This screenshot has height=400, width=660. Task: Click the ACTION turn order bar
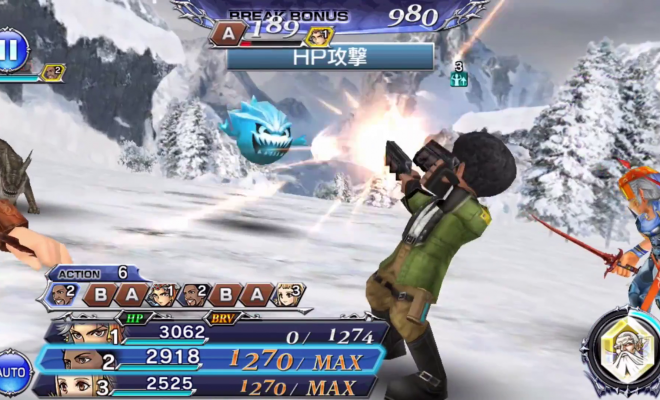click(176, 295)
